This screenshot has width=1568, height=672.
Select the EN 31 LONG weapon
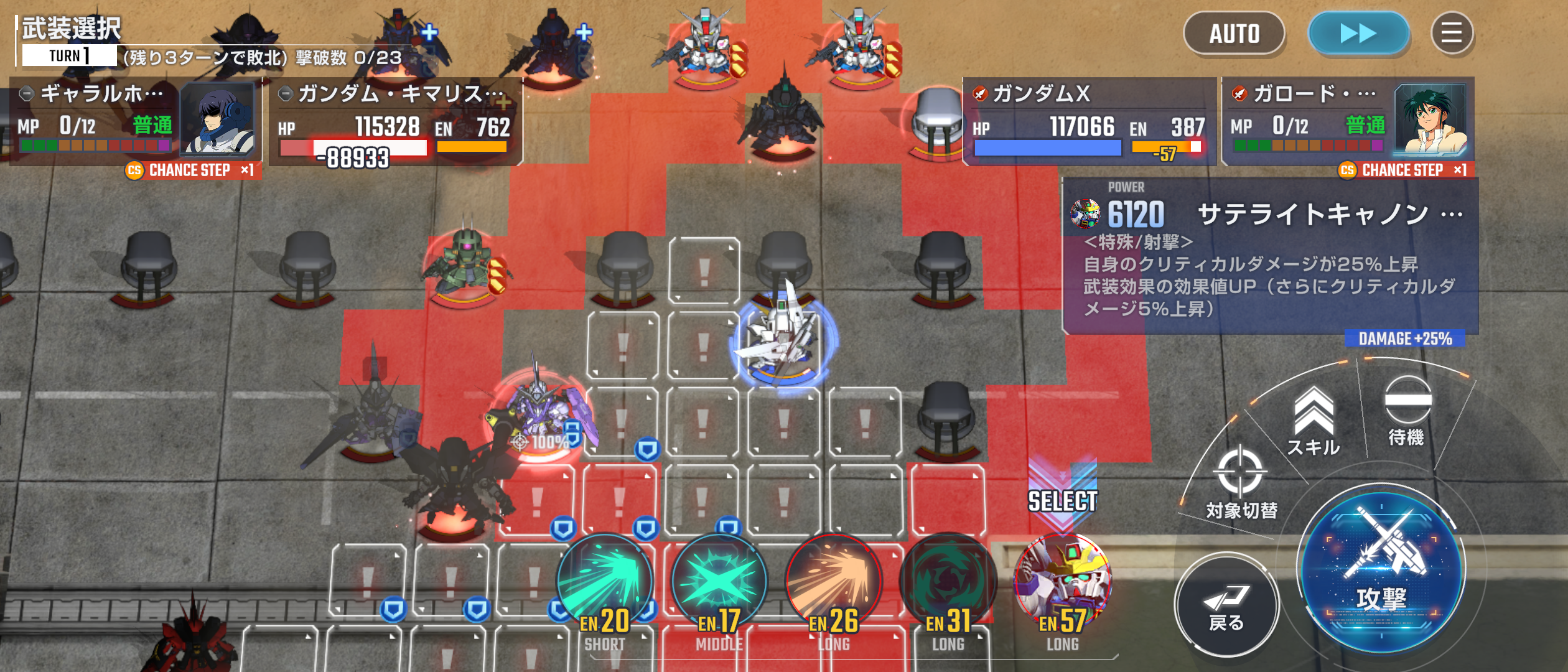click(x=948, y=585)
